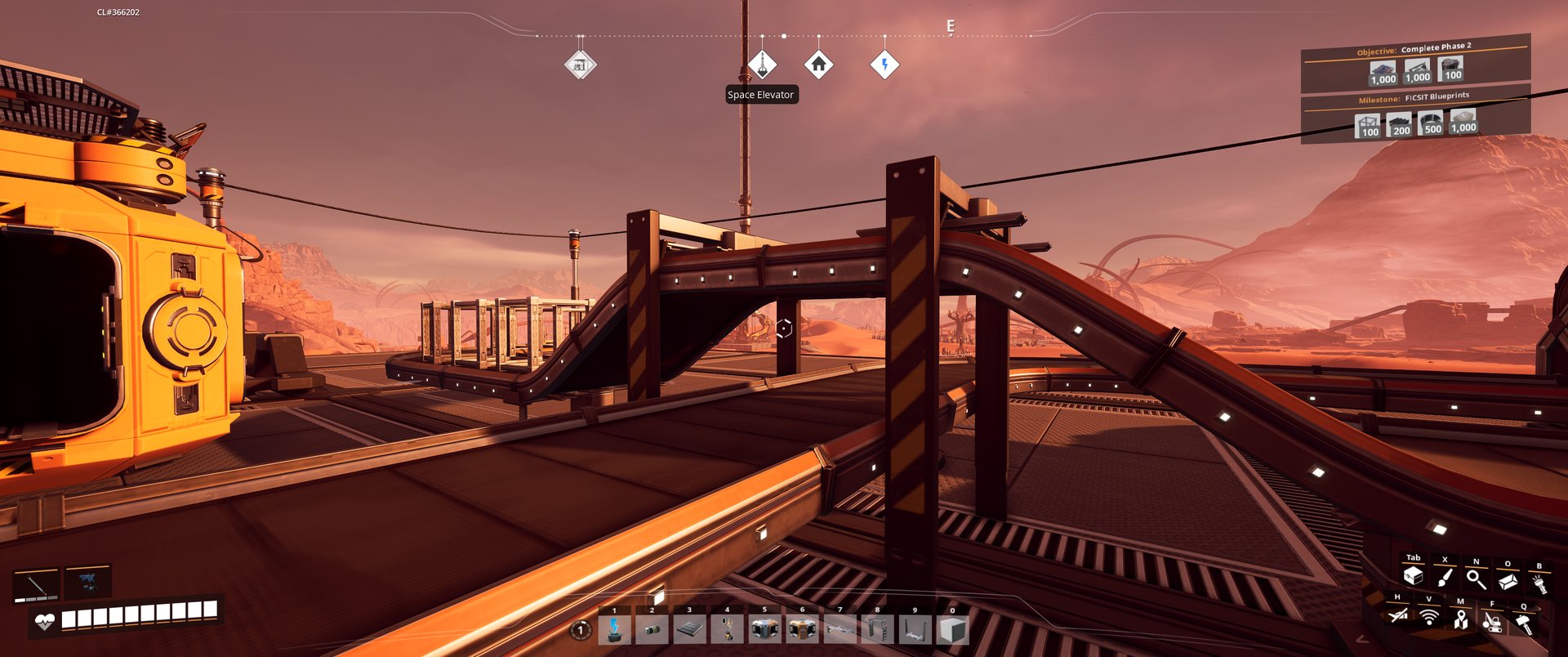Open the Build Menu hammer icon
1568x657 pixels.
[x=1524, y=623]
